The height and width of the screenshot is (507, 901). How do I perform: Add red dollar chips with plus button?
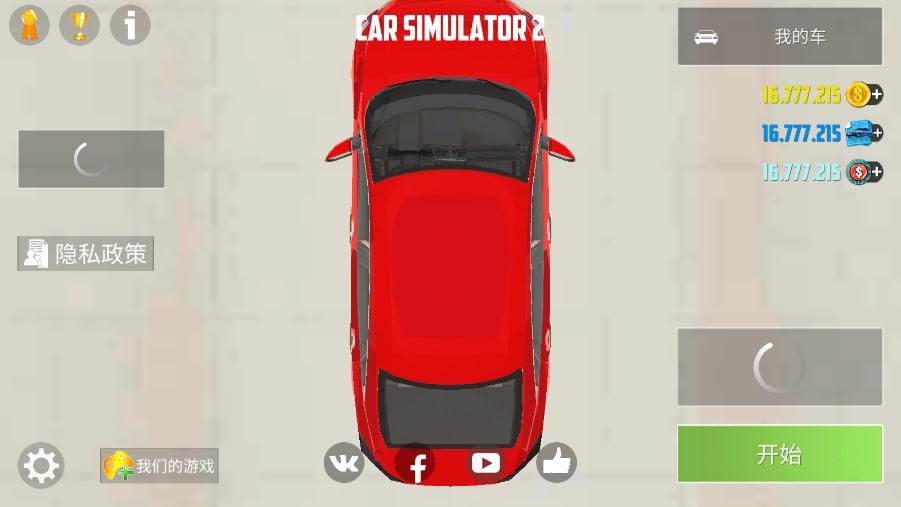pos(876,172)
